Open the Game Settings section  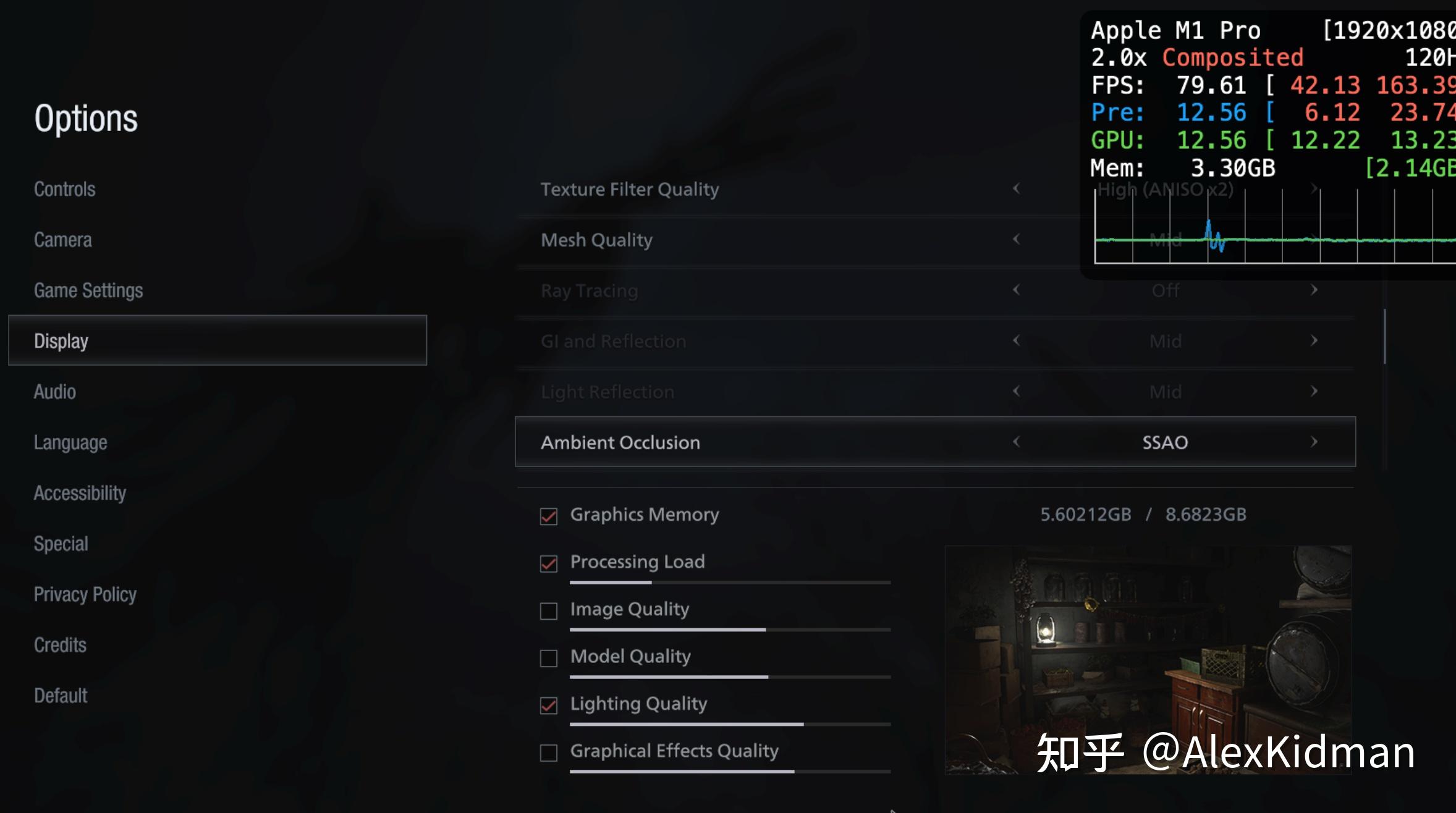click(89, 290)
